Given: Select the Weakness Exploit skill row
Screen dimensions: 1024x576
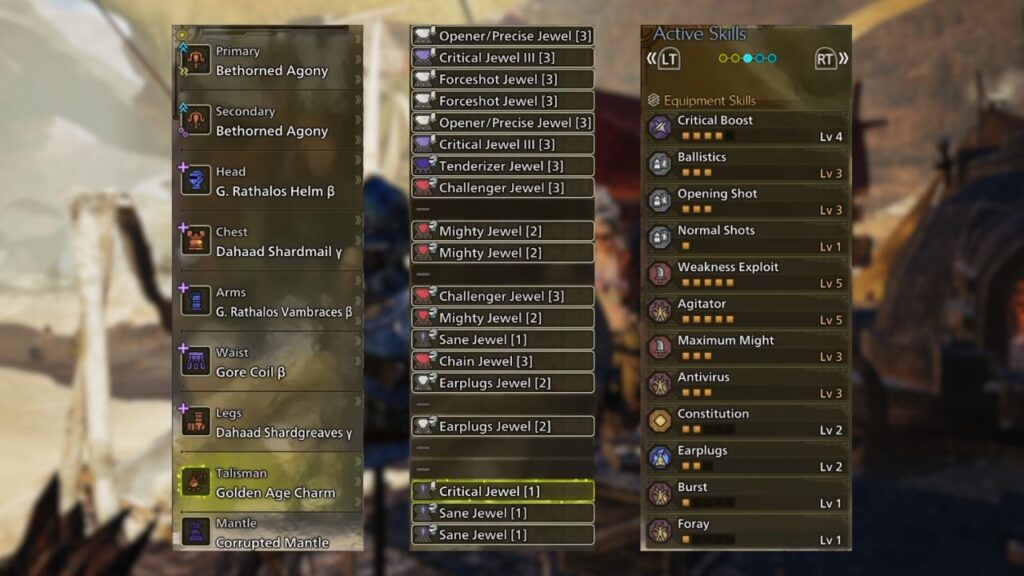Looking at the screenshot, I should (x=746, y=274).
